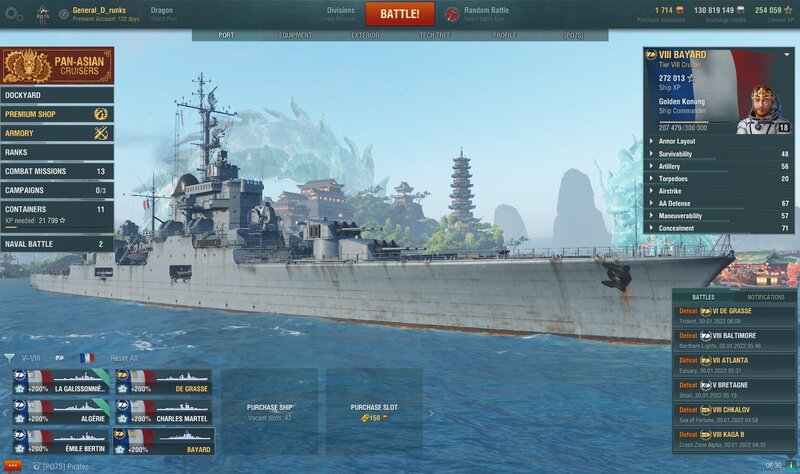Choose the Charles Martel ship card

click(x=163, y=412)
